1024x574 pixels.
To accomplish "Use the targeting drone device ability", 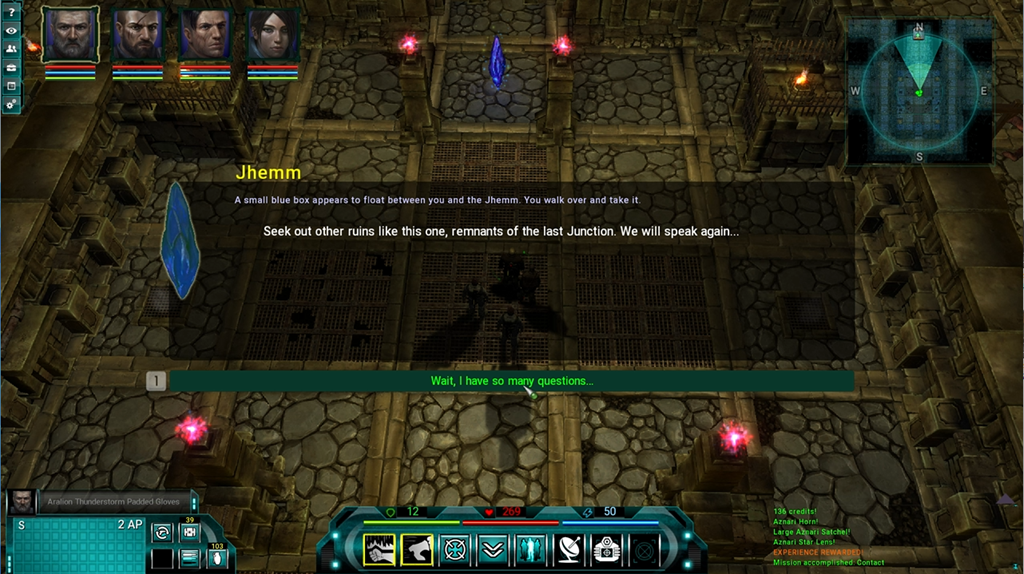I will [x=606, y=549].
